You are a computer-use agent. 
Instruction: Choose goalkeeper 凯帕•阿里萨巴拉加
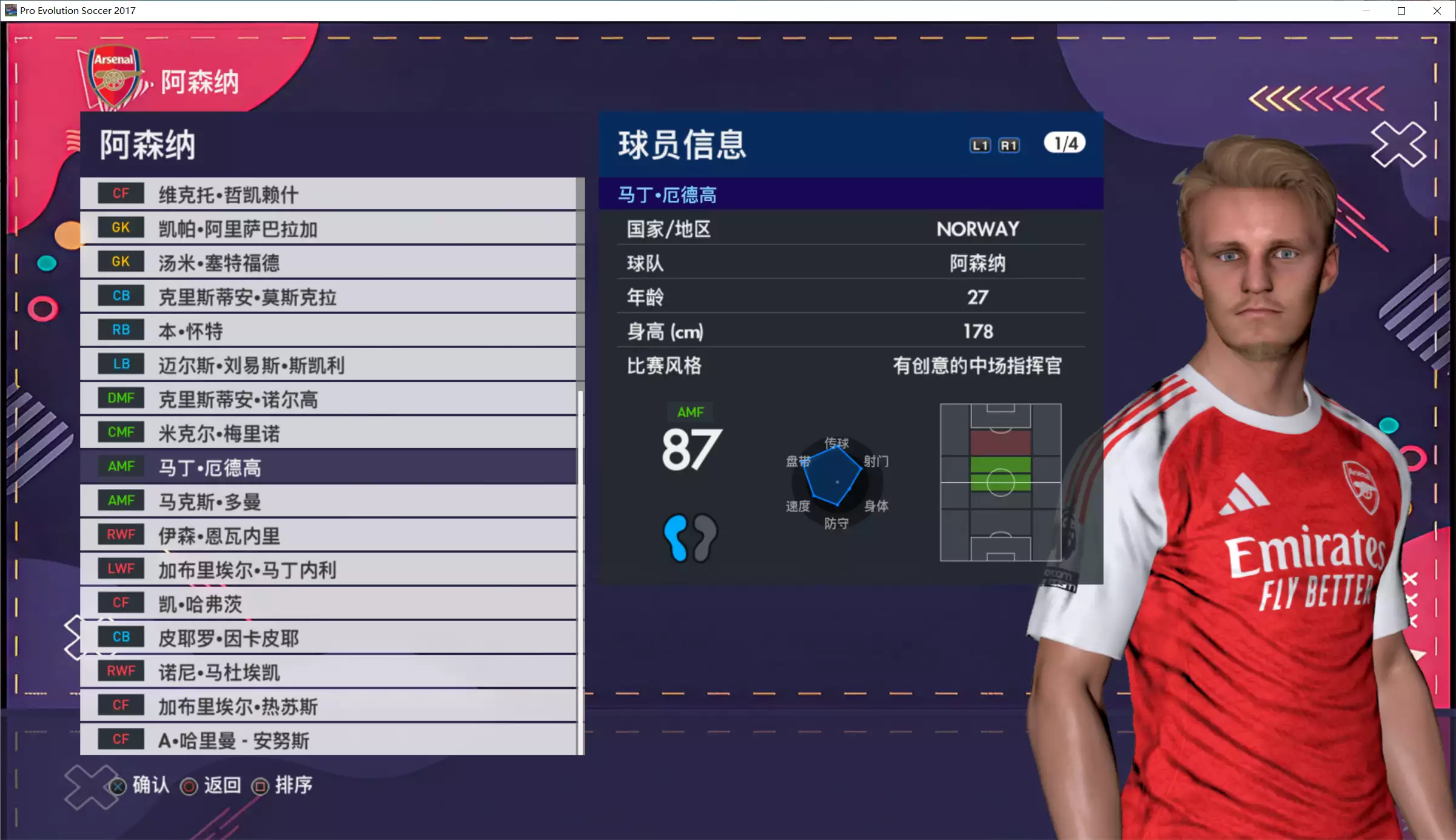327,228
